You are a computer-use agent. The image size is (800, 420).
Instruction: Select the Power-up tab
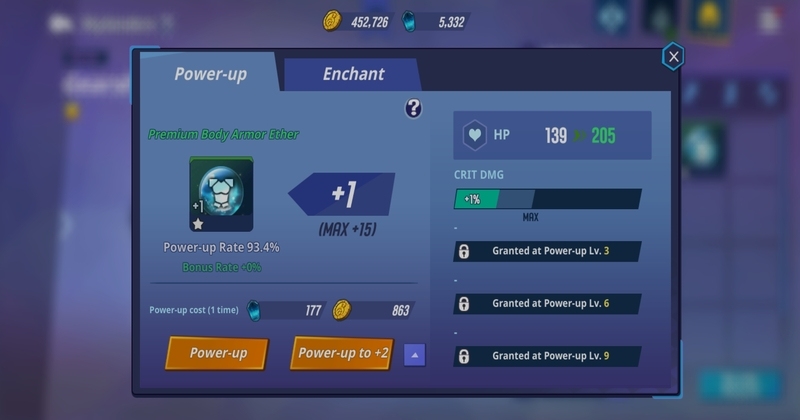pyautogui.click(x=210, y=75)
